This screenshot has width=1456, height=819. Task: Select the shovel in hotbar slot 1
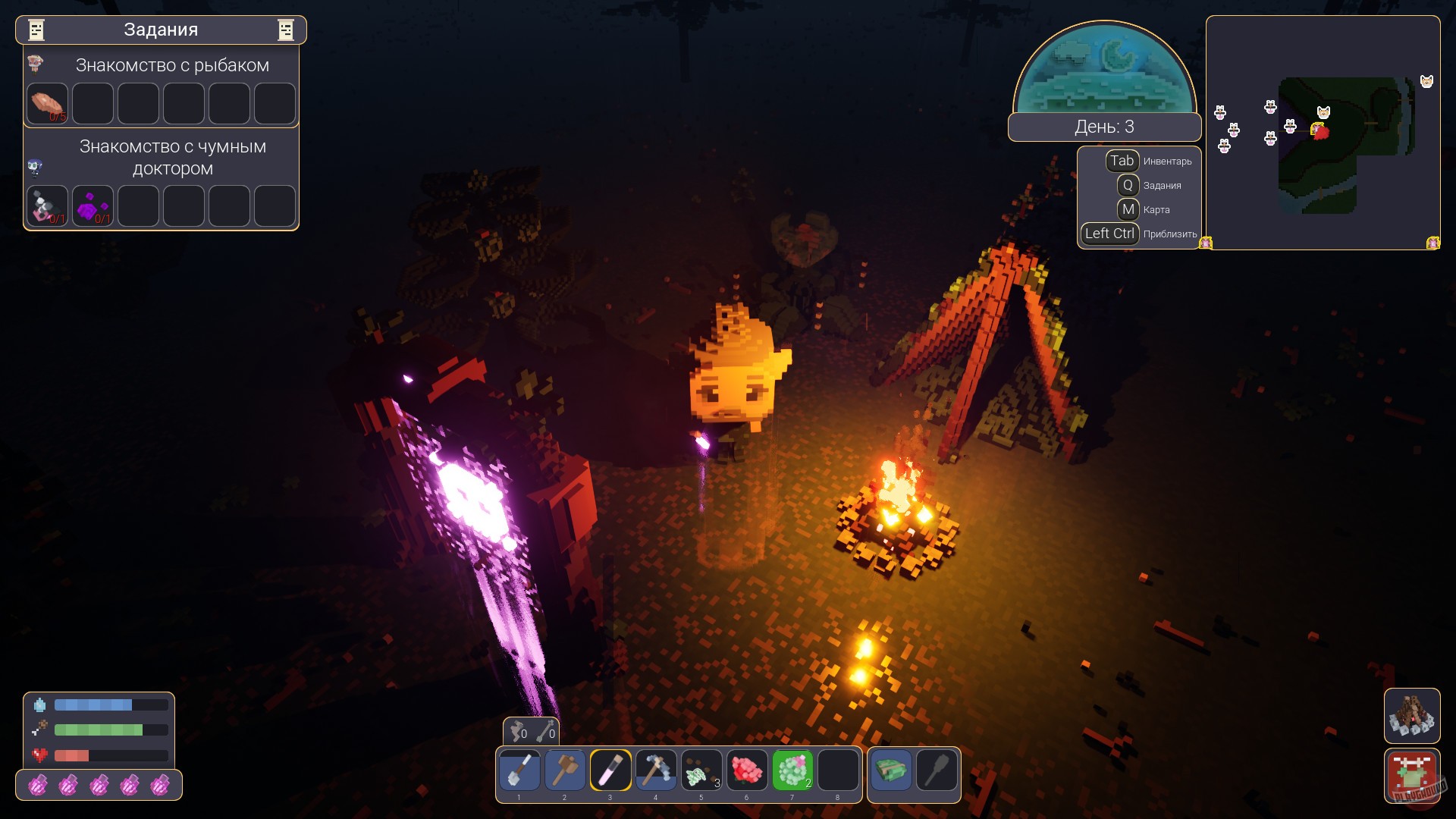[519, 769]
